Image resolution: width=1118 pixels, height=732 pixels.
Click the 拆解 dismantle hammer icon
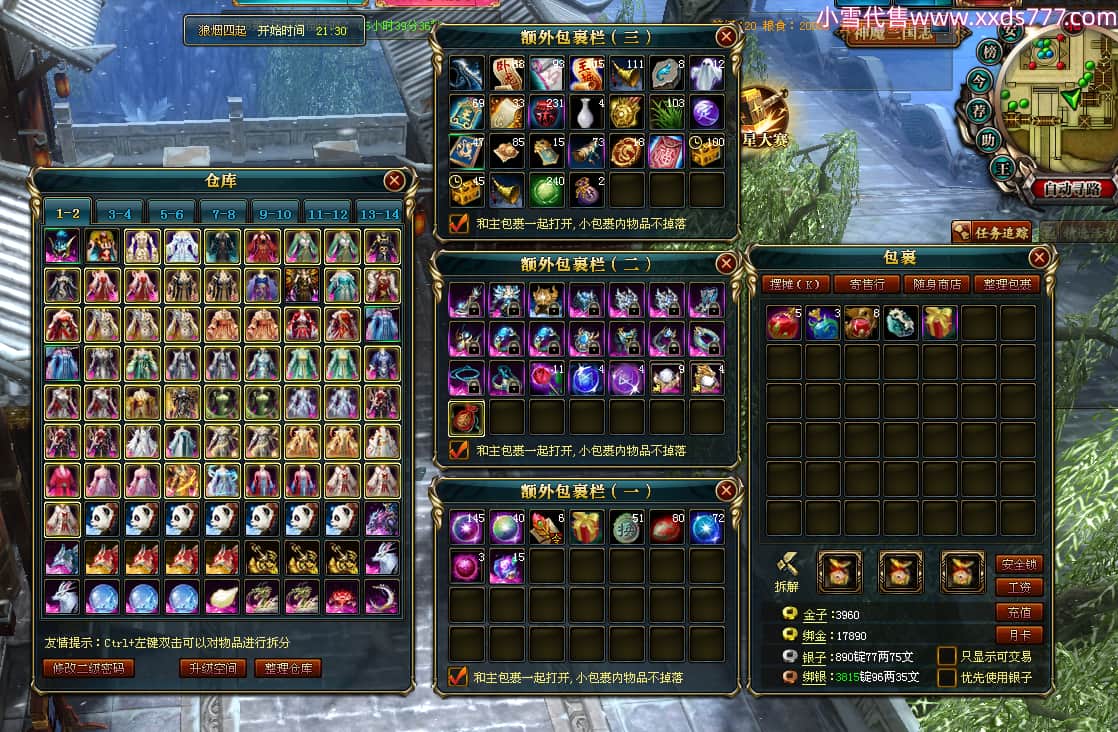pyautogui.click(x=789, y=566)
